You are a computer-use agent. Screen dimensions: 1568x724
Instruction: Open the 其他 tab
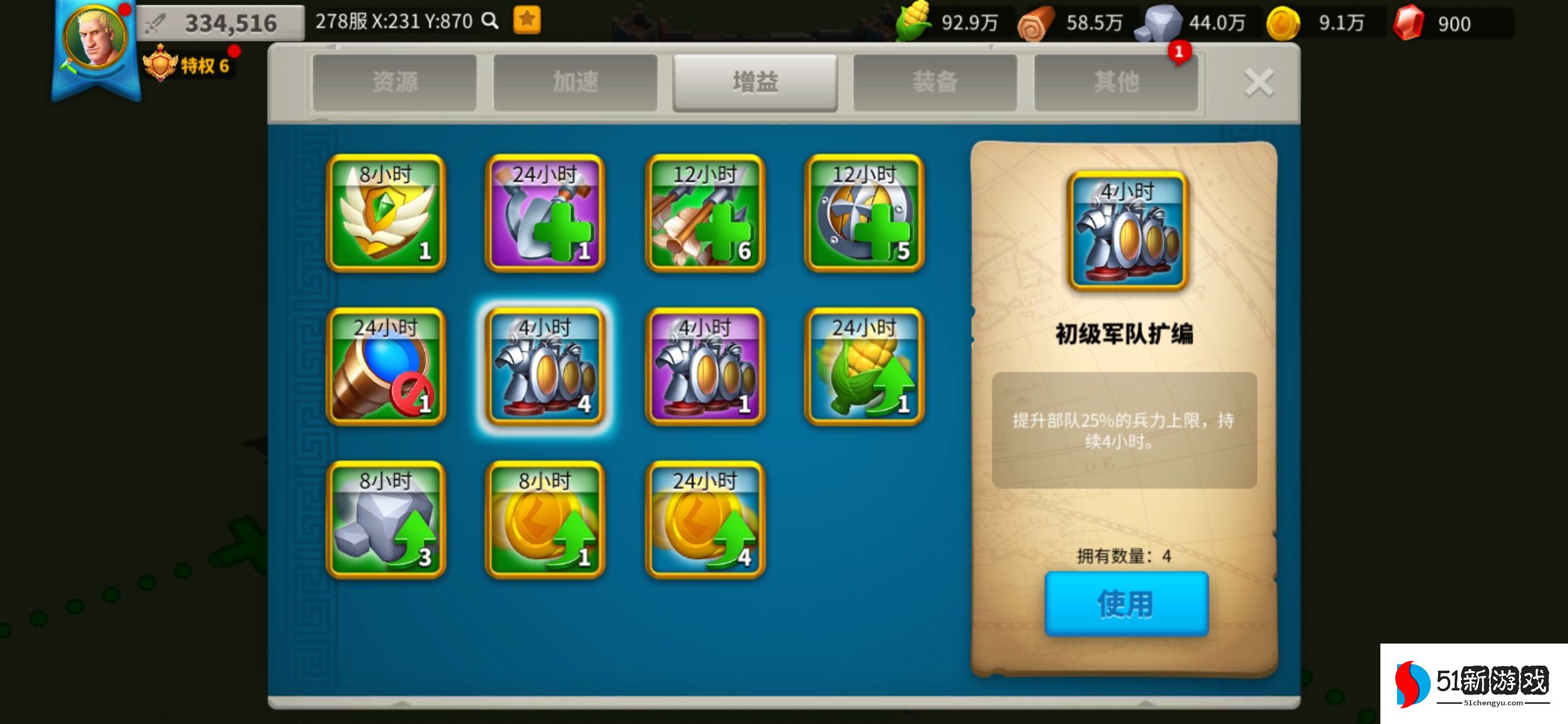[1116, 80]
